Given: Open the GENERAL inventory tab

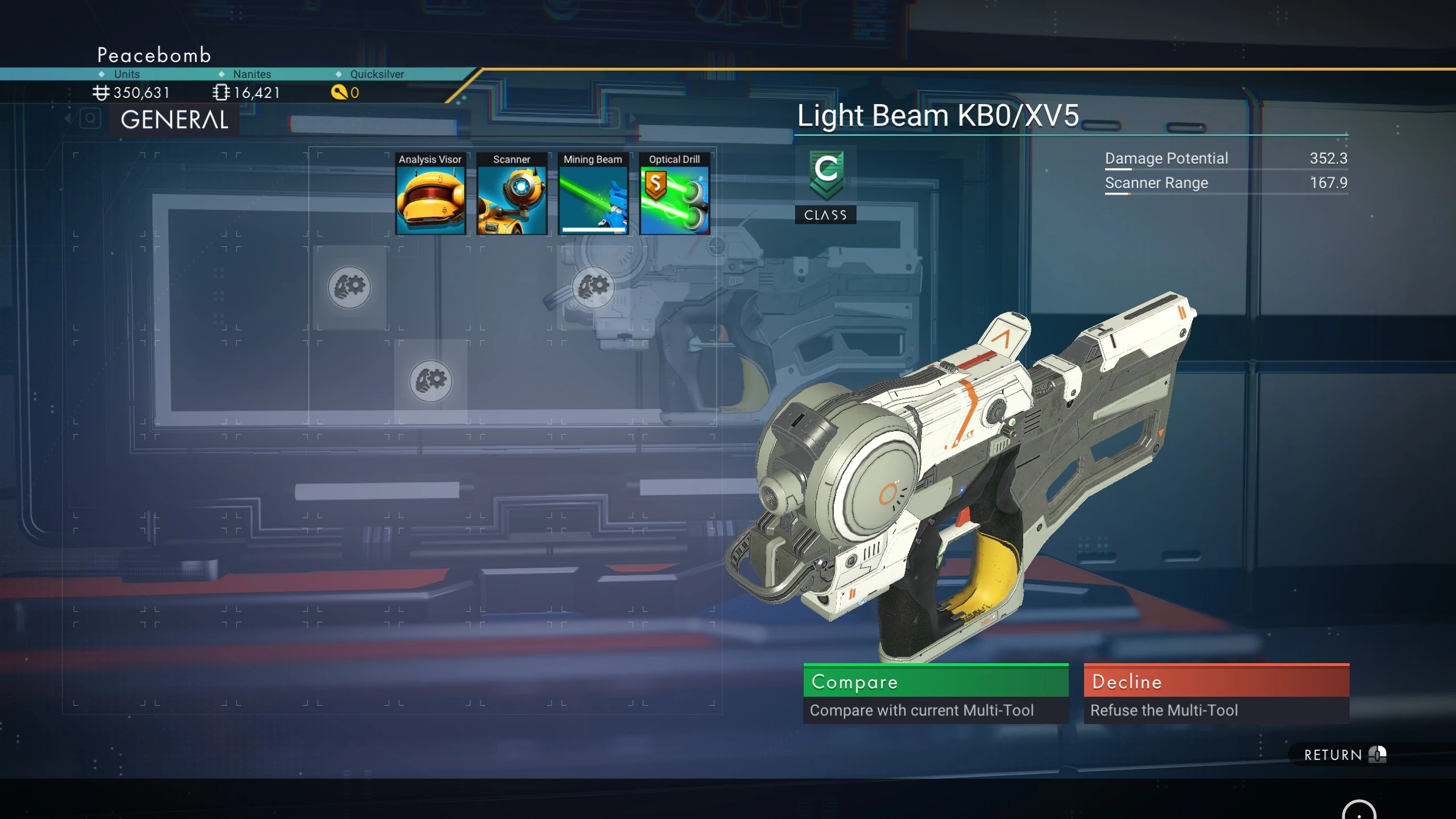Looking at the screenshot, I should 175,120.
